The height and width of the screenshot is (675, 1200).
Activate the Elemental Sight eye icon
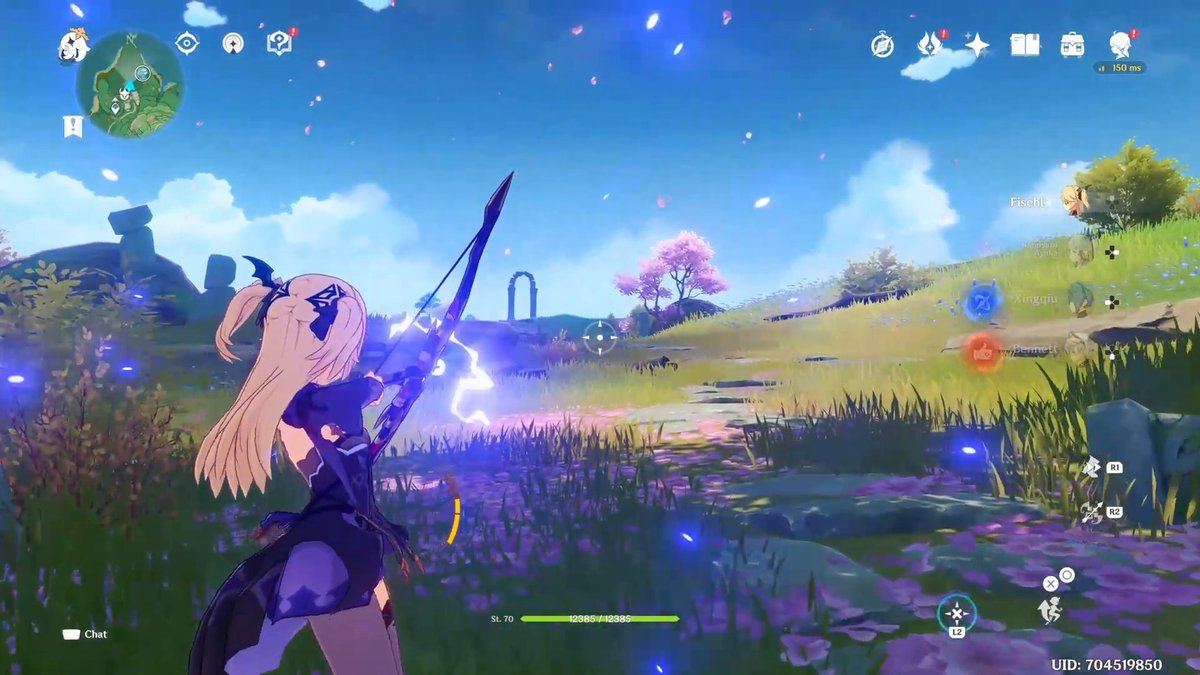[187, 43]
